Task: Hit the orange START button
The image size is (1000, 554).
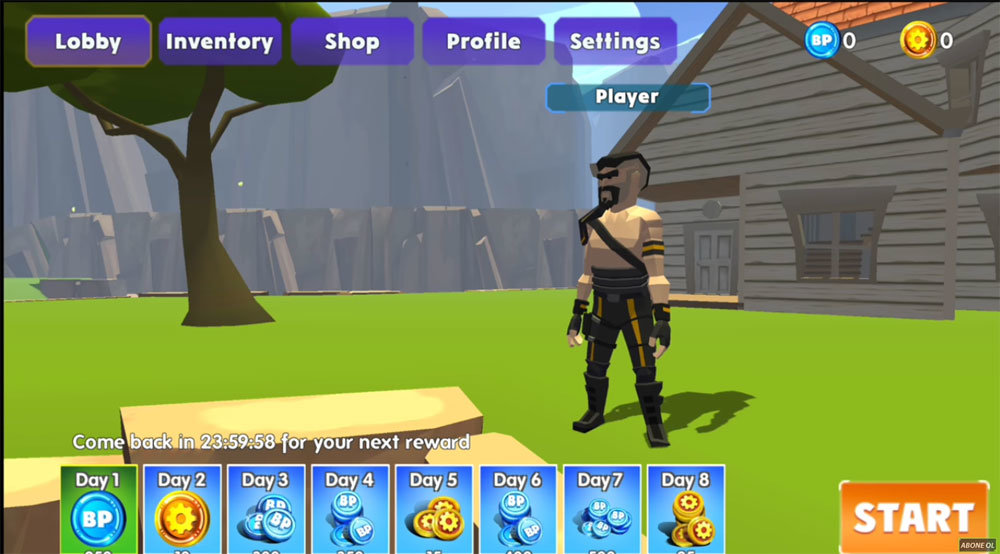Action: coord(913,516)
